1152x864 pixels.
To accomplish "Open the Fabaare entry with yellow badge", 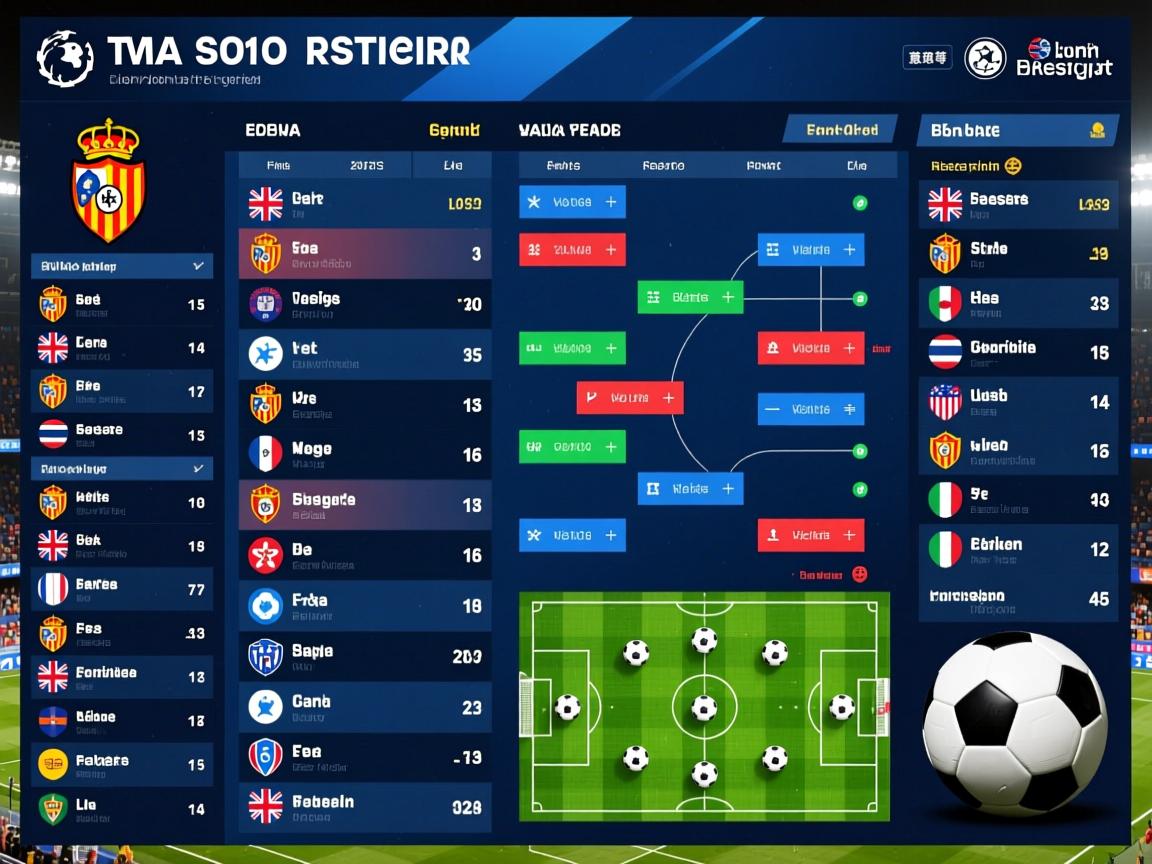I will [x=122, y=764].
